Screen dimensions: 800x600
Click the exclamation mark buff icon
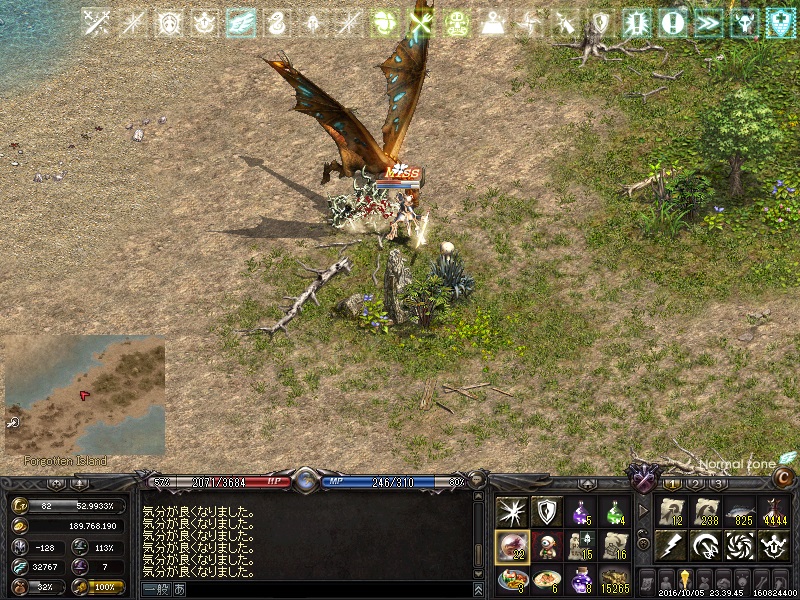(x=673, y=23)
